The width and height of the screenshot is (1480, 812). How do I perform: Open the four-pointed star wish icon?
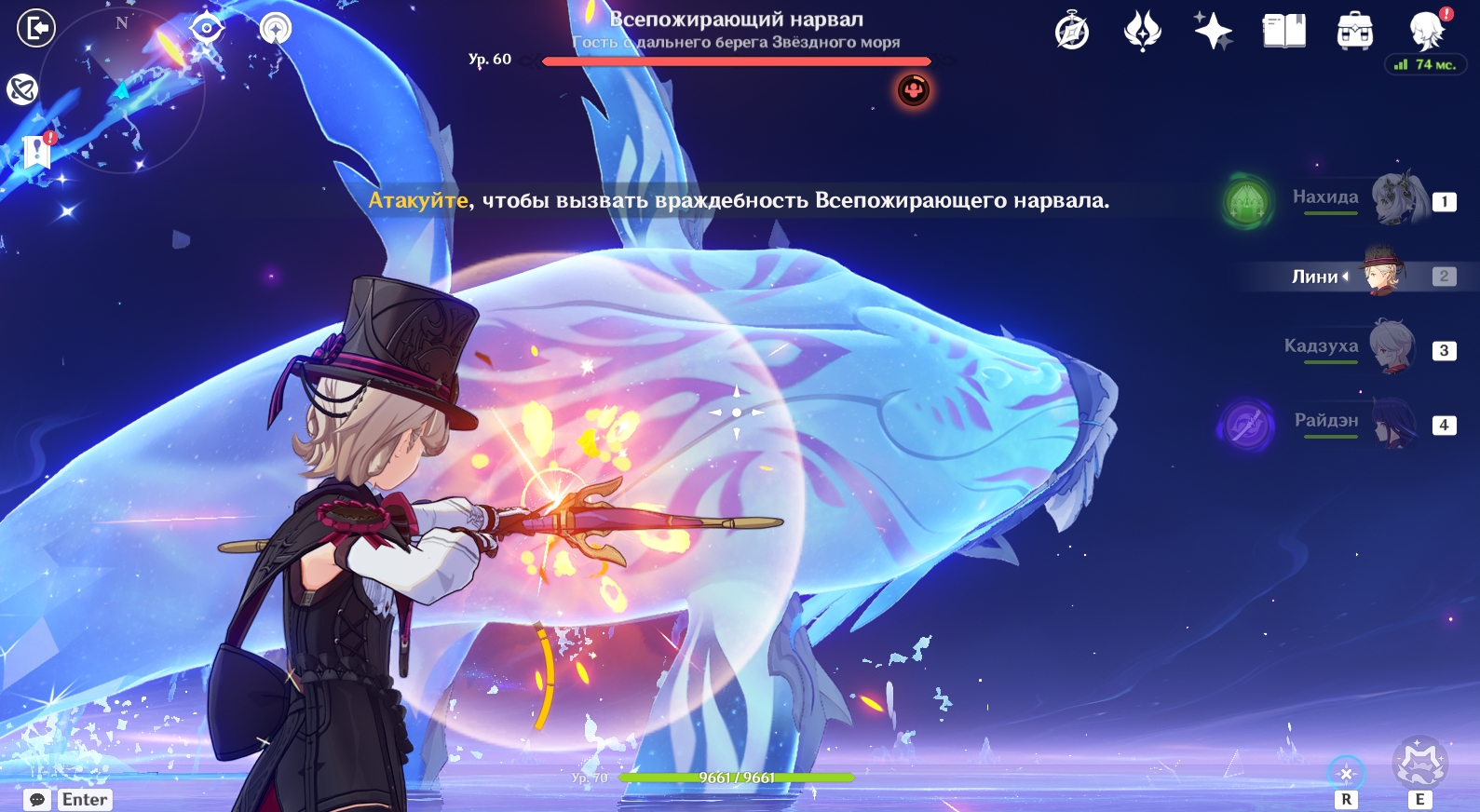point(1213,32)
